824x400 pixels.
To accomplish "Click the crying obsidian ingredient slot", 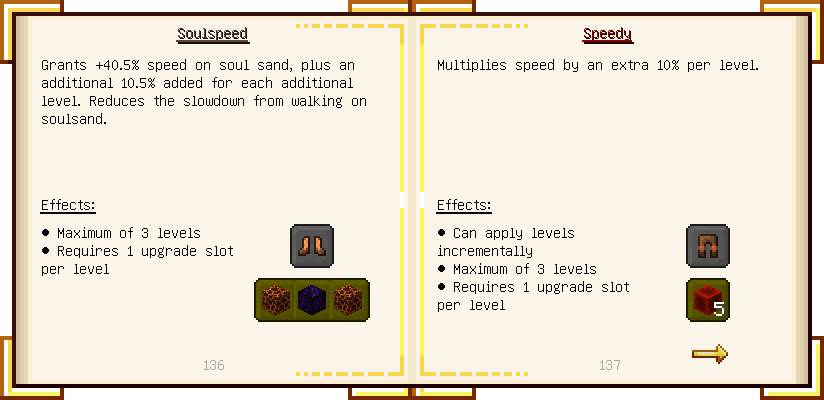I will (x=312, y=300).
